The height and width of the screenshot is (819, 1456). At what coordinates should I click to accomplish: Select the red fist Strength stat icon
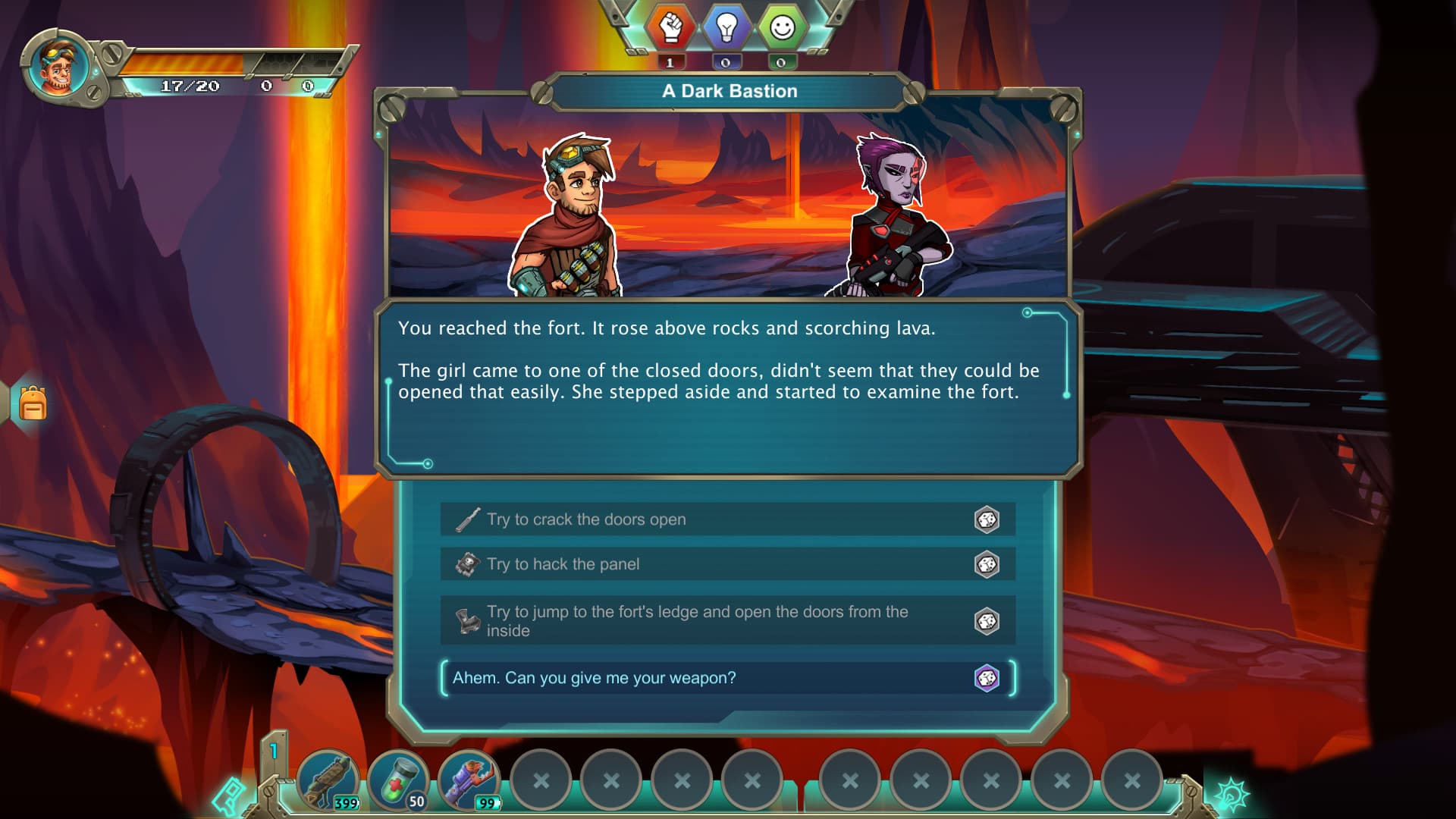[670, 27]
